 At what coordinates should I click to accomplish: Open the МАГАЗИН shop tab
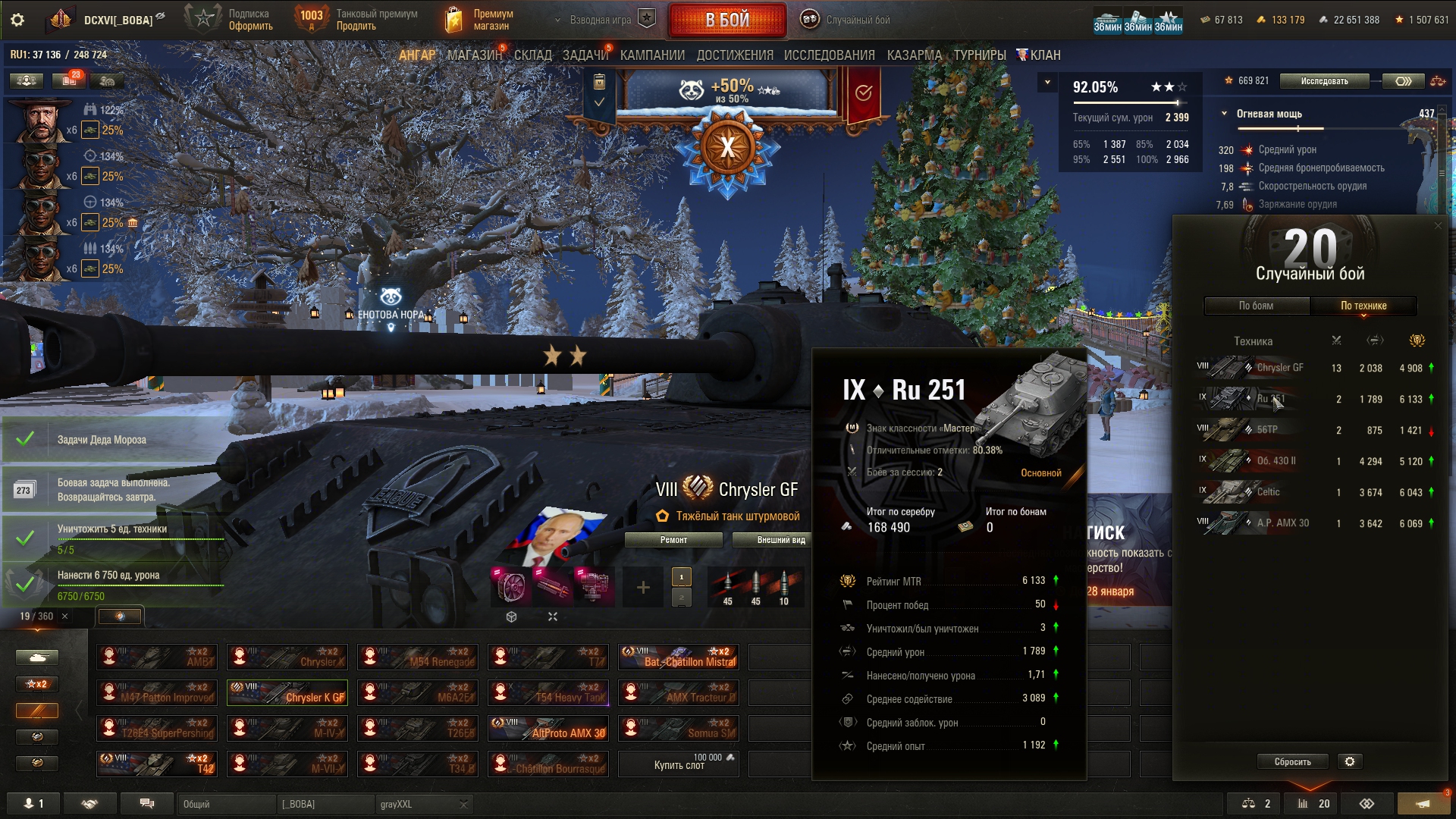(x=474, y=55)
